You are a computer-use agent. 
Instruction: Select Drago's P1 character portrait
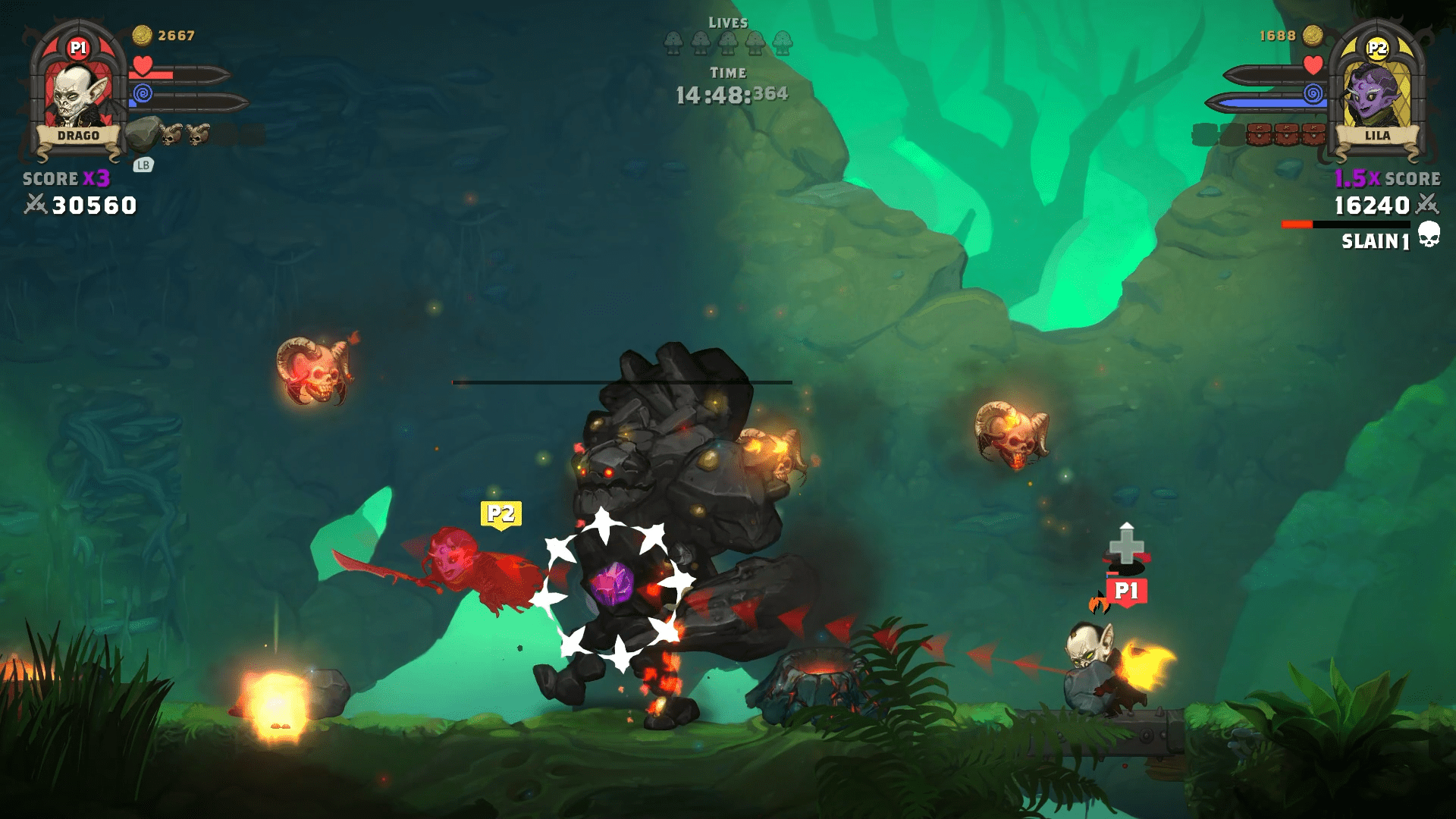click(x=77, y=93)
